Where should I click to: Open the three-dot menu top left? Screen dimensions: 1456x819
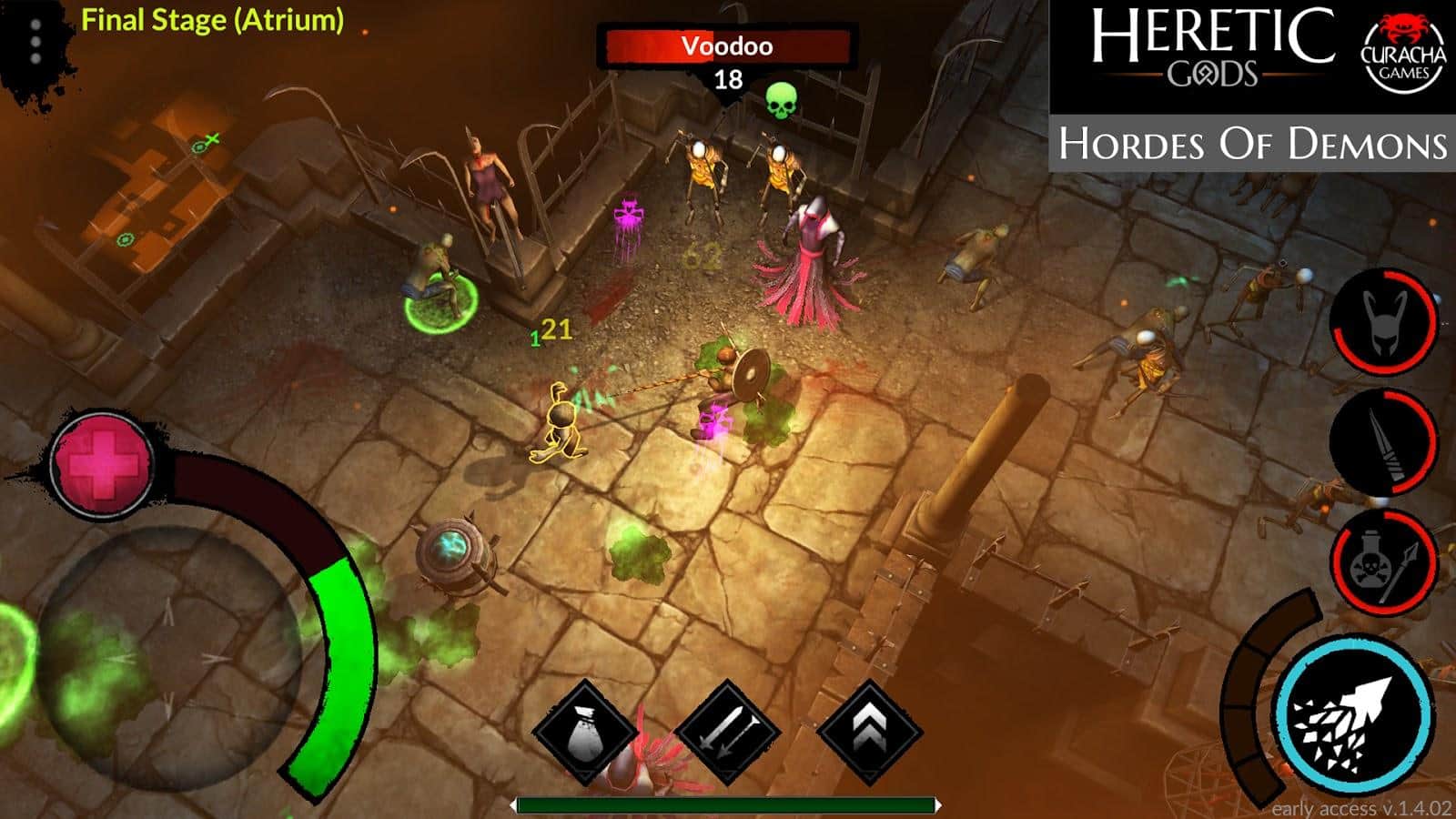click(x=35, y=40)
